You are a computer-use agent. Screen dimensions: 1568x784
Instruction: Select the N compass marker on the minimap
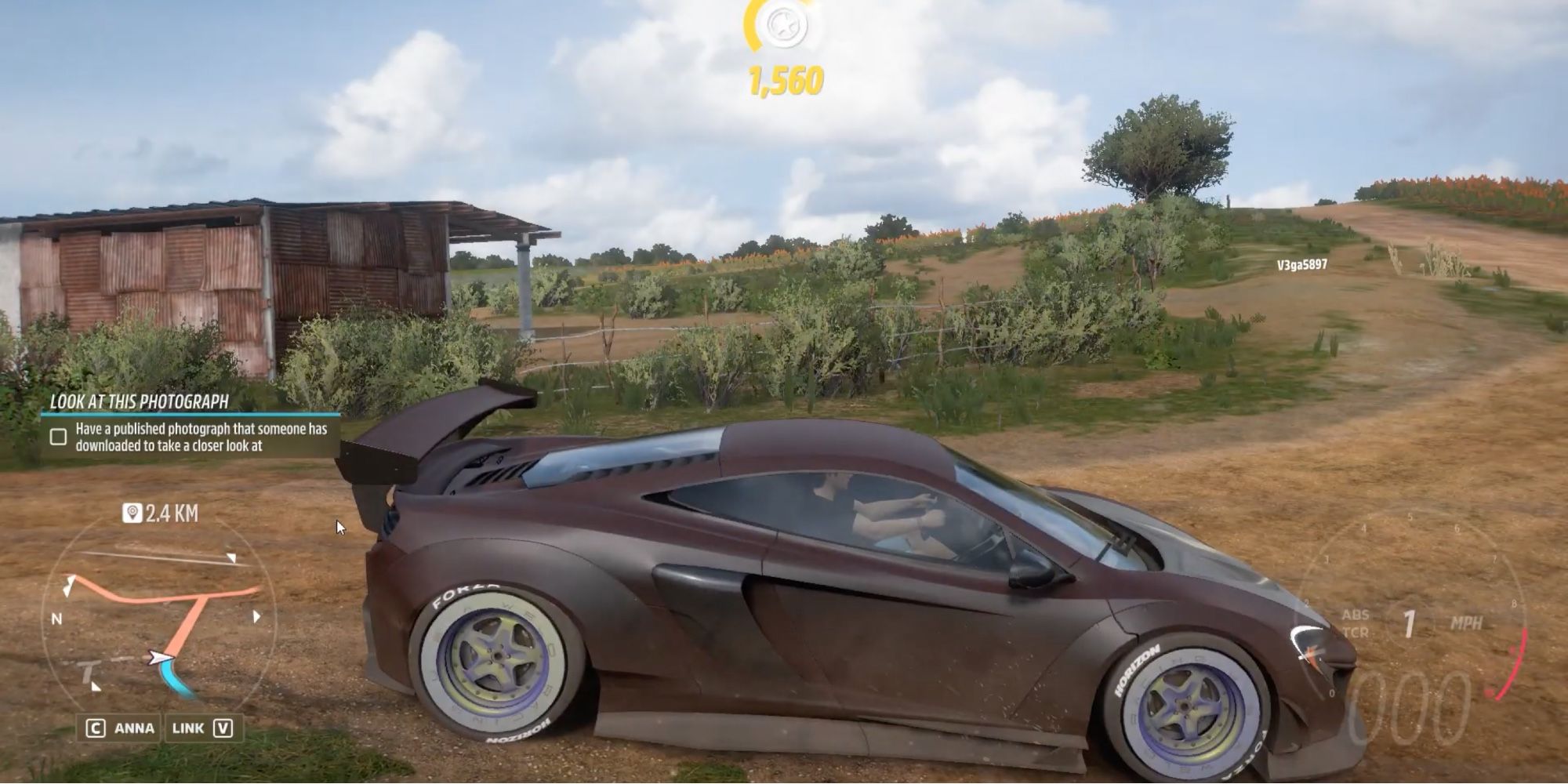(x=56, y=618)
